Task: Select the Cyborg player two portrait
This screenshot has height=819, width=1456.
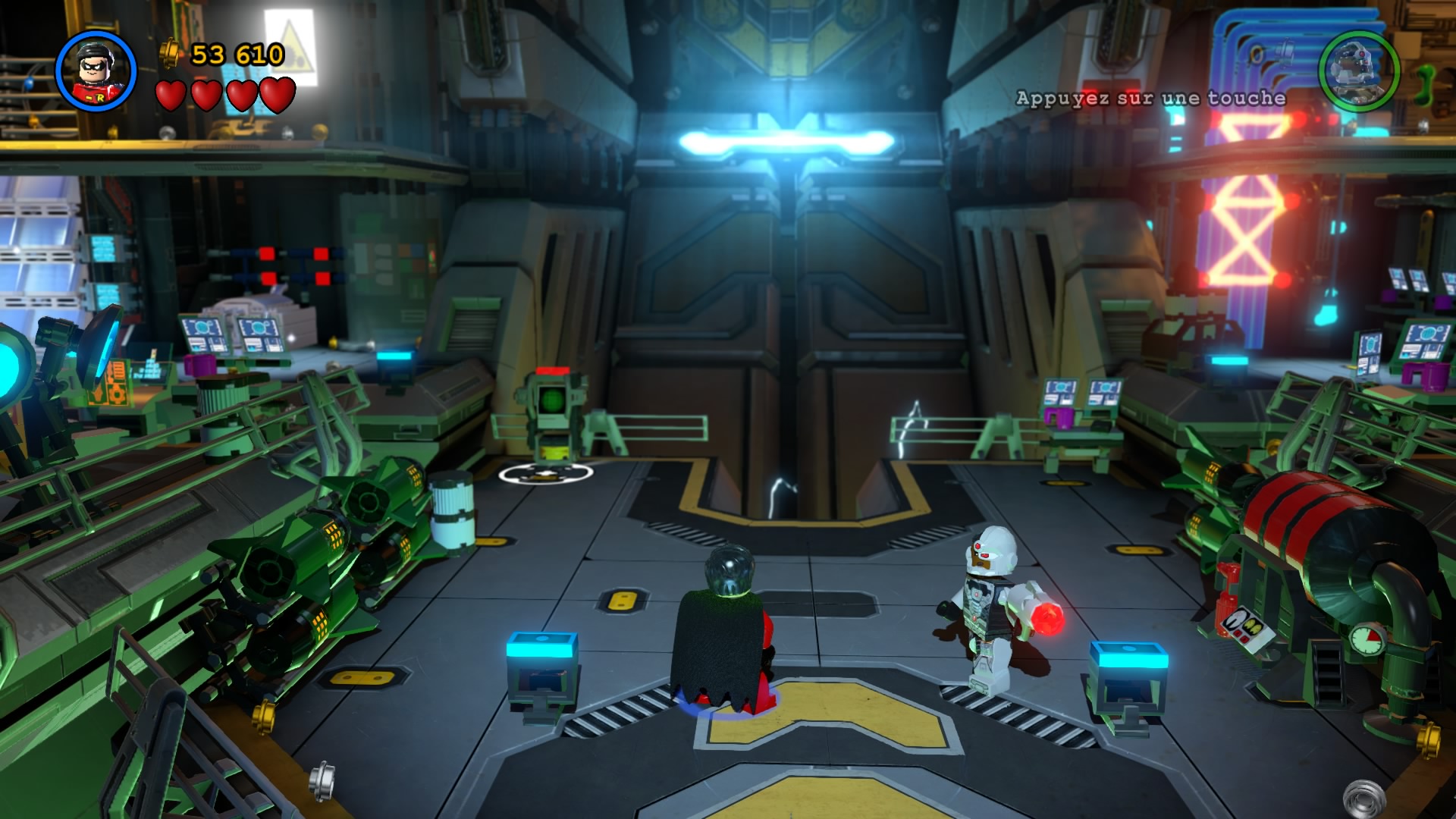Action: (1359, 71)
